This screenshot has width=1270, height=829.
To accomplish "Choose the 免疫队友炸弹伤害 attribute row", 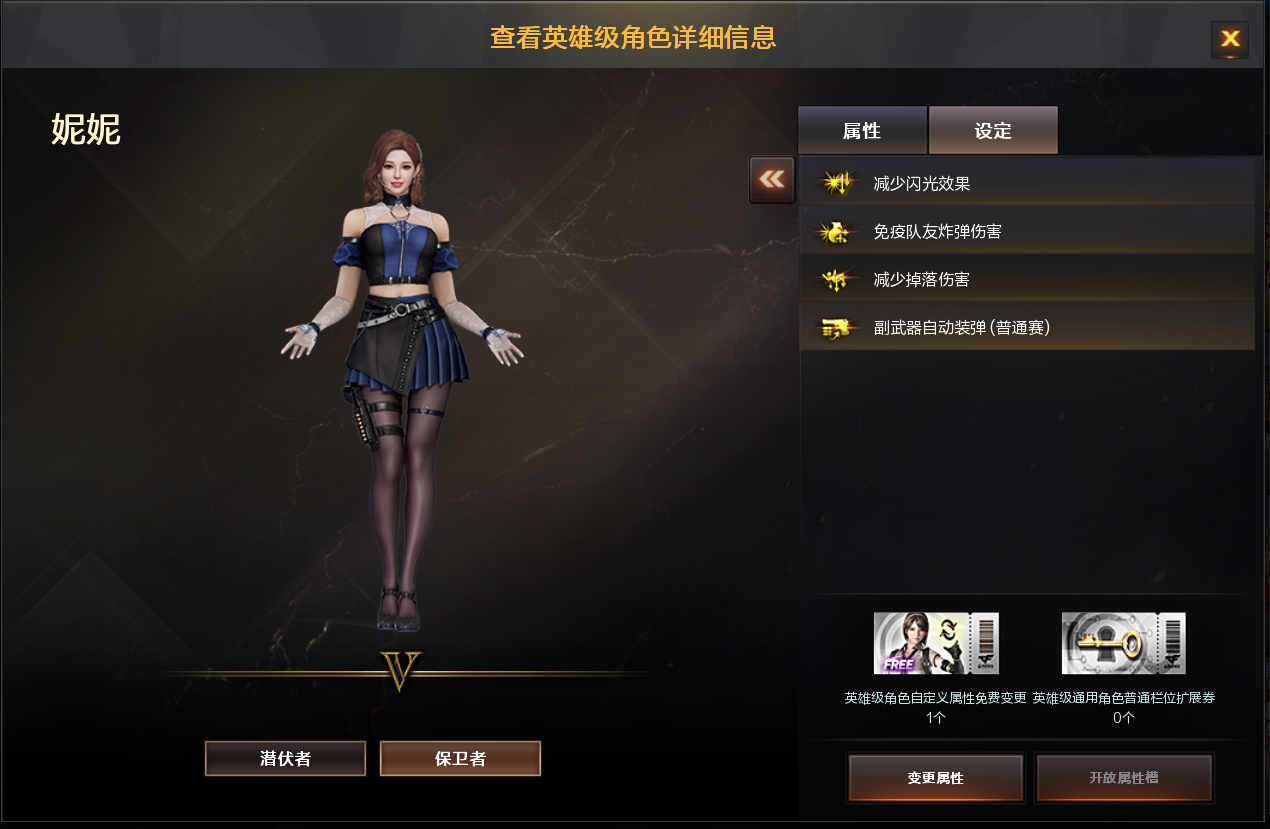I will (x=1026, y=231).
